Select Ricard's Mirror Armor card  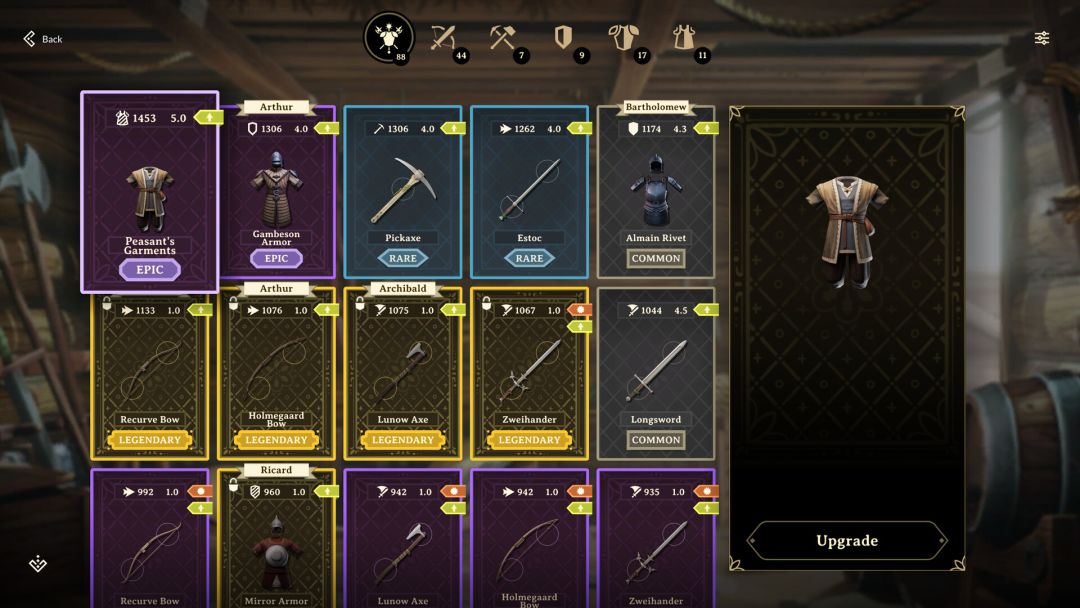point(277,545)
